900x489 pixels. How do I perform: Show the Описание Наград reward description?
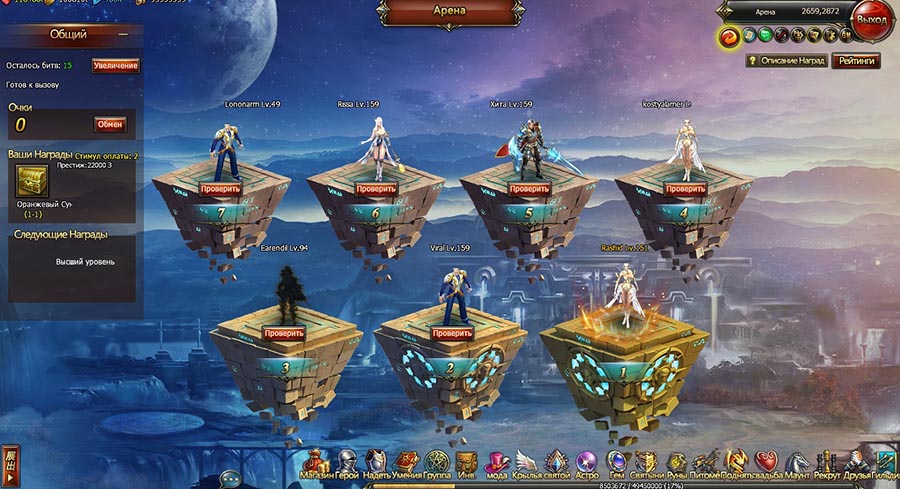point(787,61)
